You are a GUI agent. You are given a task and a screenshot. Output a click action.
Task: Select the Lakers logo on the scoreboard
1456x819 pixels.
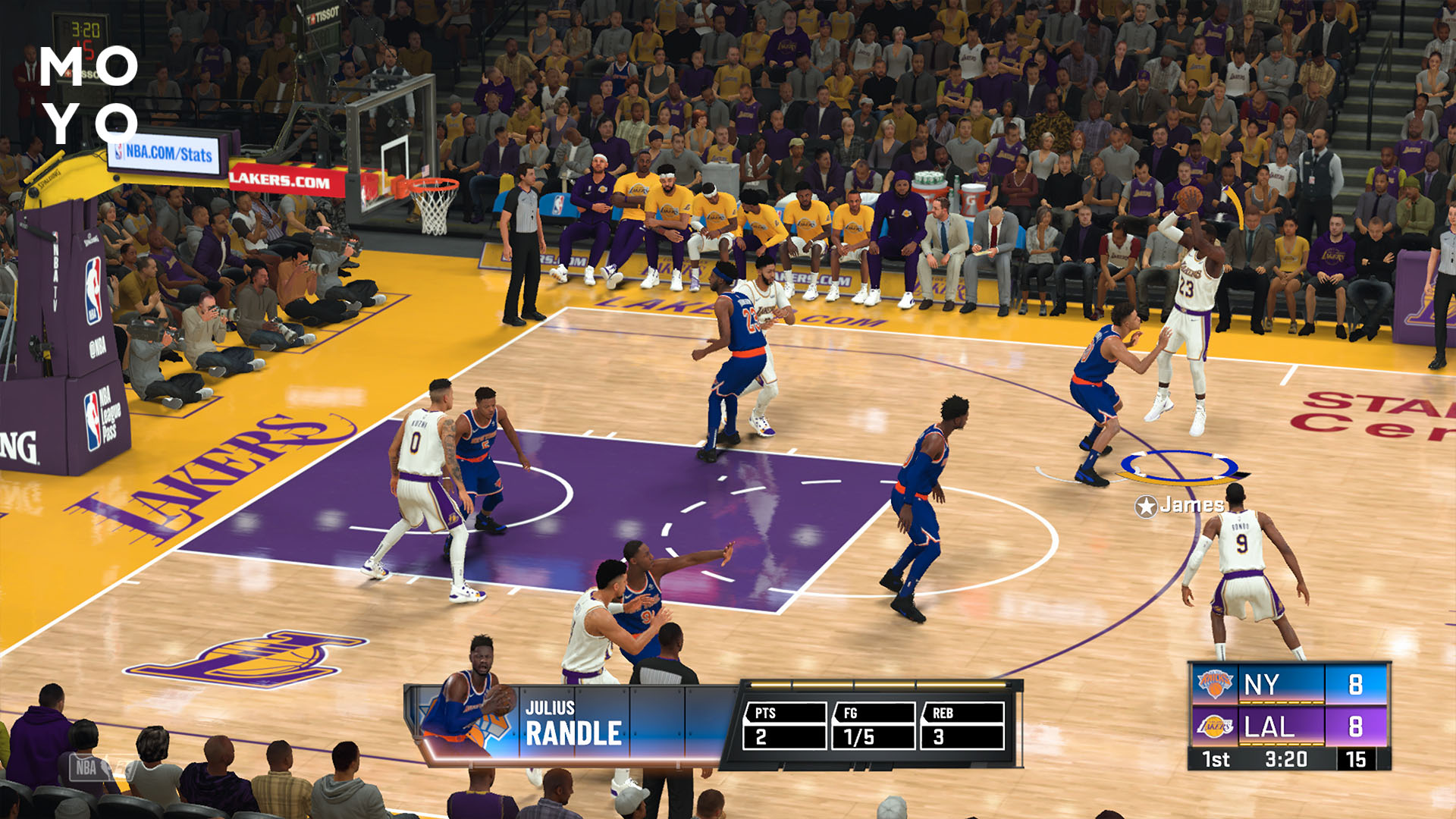[x=1214, y=726]
